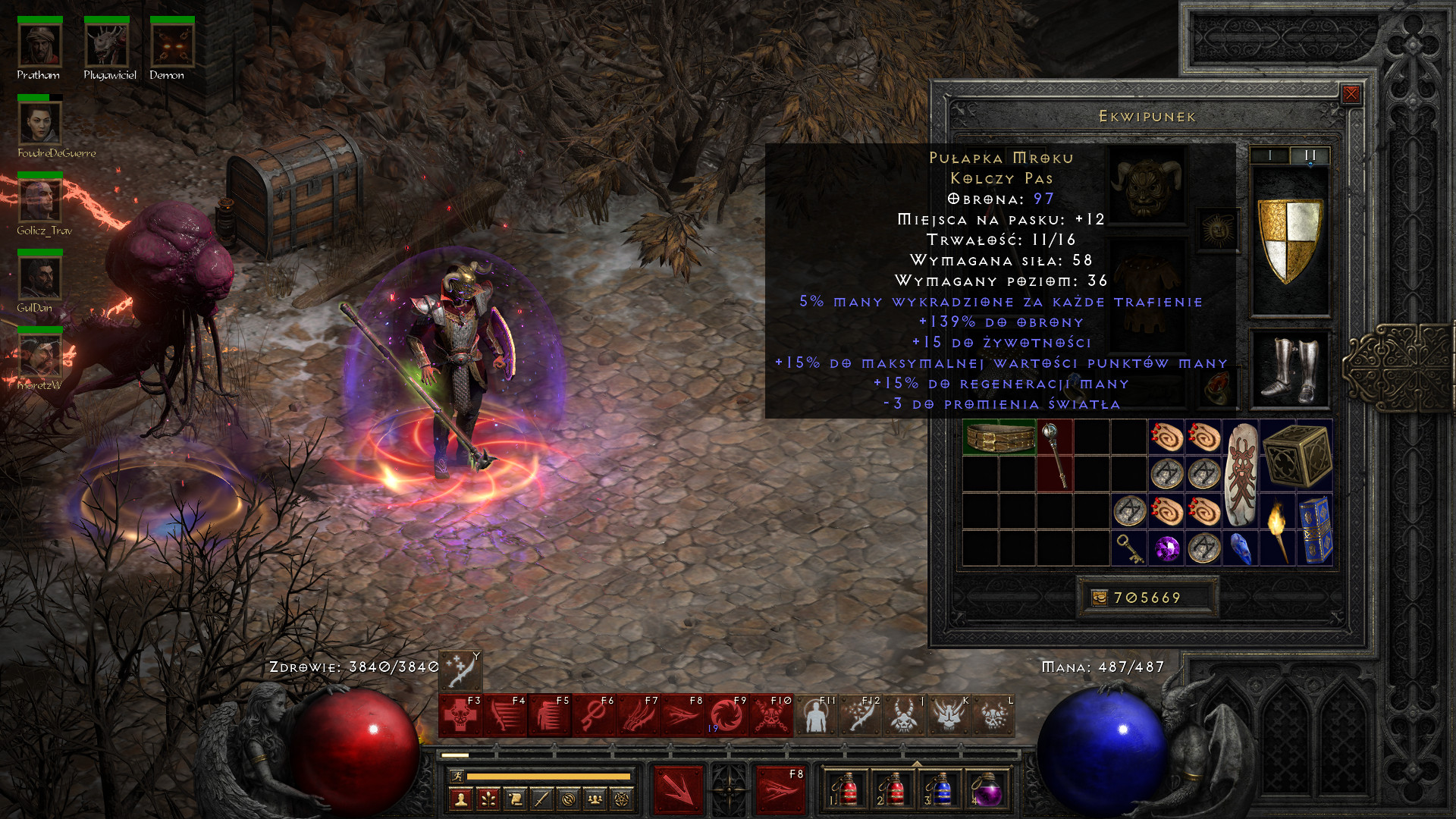Image resolution: width=1456 pixels, height=819 pixels.
Task: Select the purple amethyst gem
Action: (1166, 548)
